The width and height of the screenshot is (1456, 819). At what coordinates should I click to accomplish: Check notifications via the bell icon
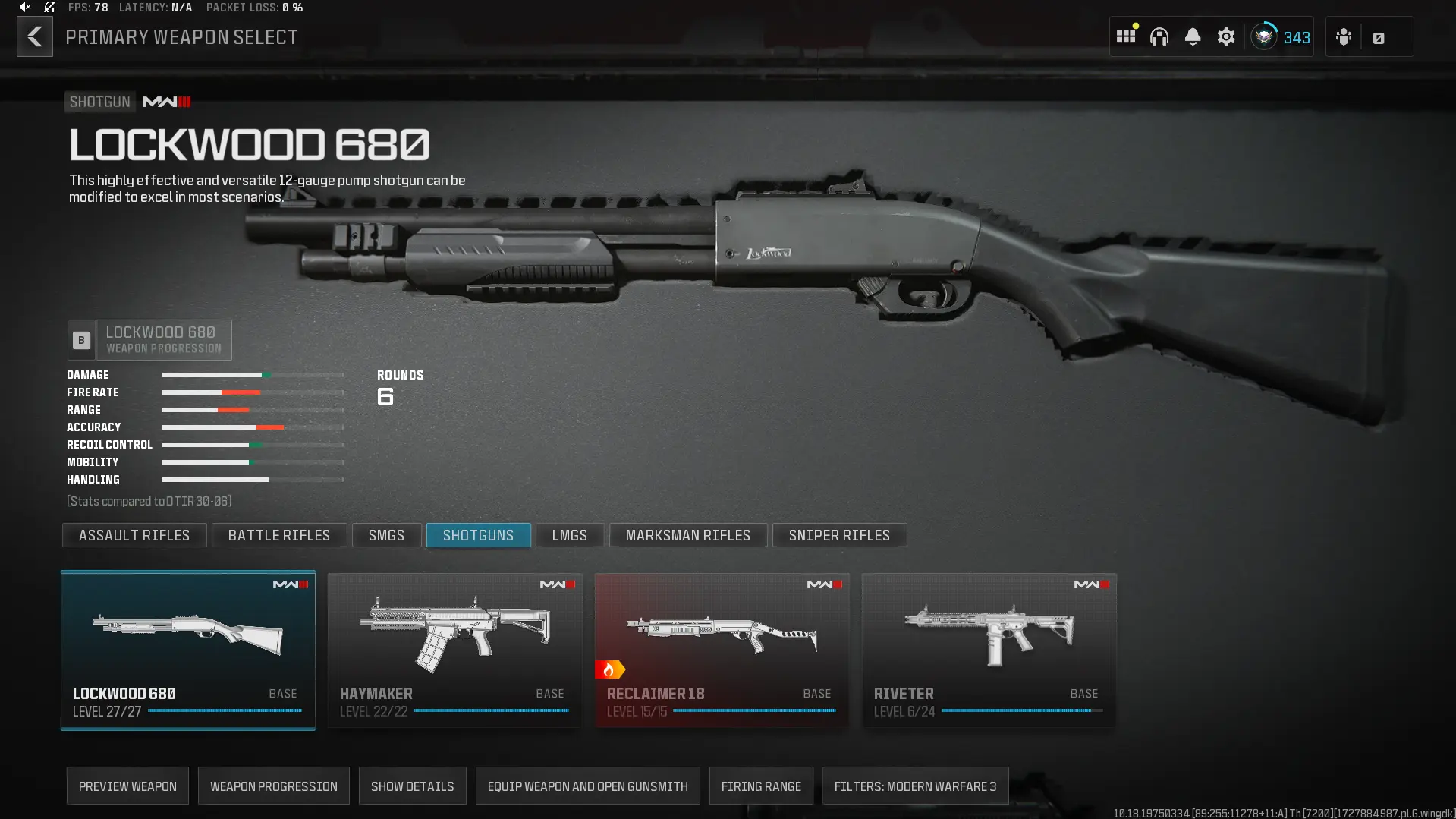coord(1193,36)
